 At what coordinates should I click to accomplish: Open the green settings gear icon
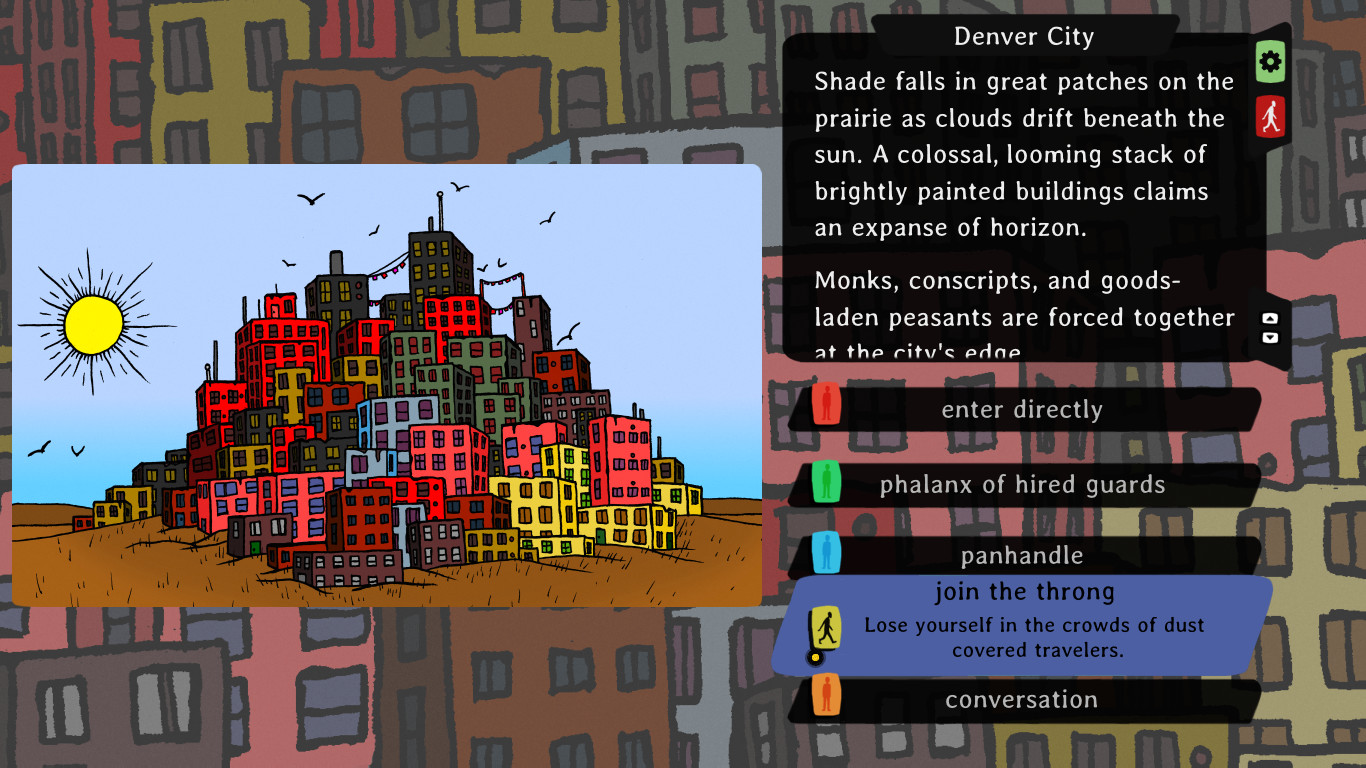(1269, 62)
